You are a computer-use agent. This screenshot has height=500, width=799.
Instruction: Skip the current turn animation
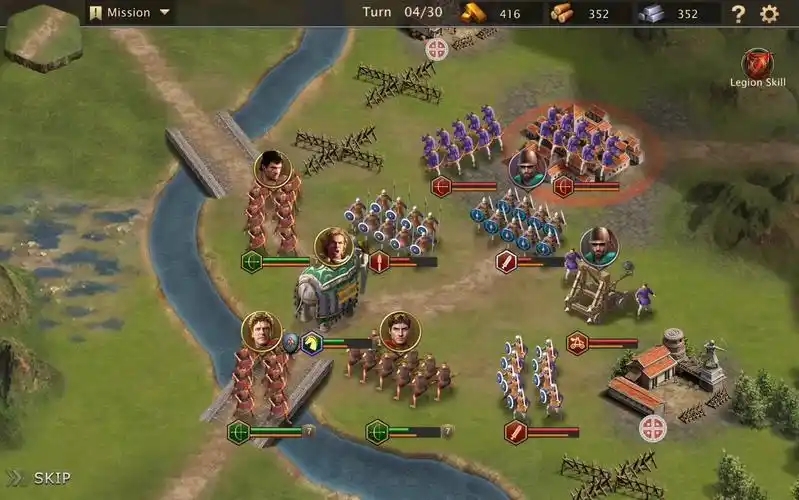(x=40, y=478)
